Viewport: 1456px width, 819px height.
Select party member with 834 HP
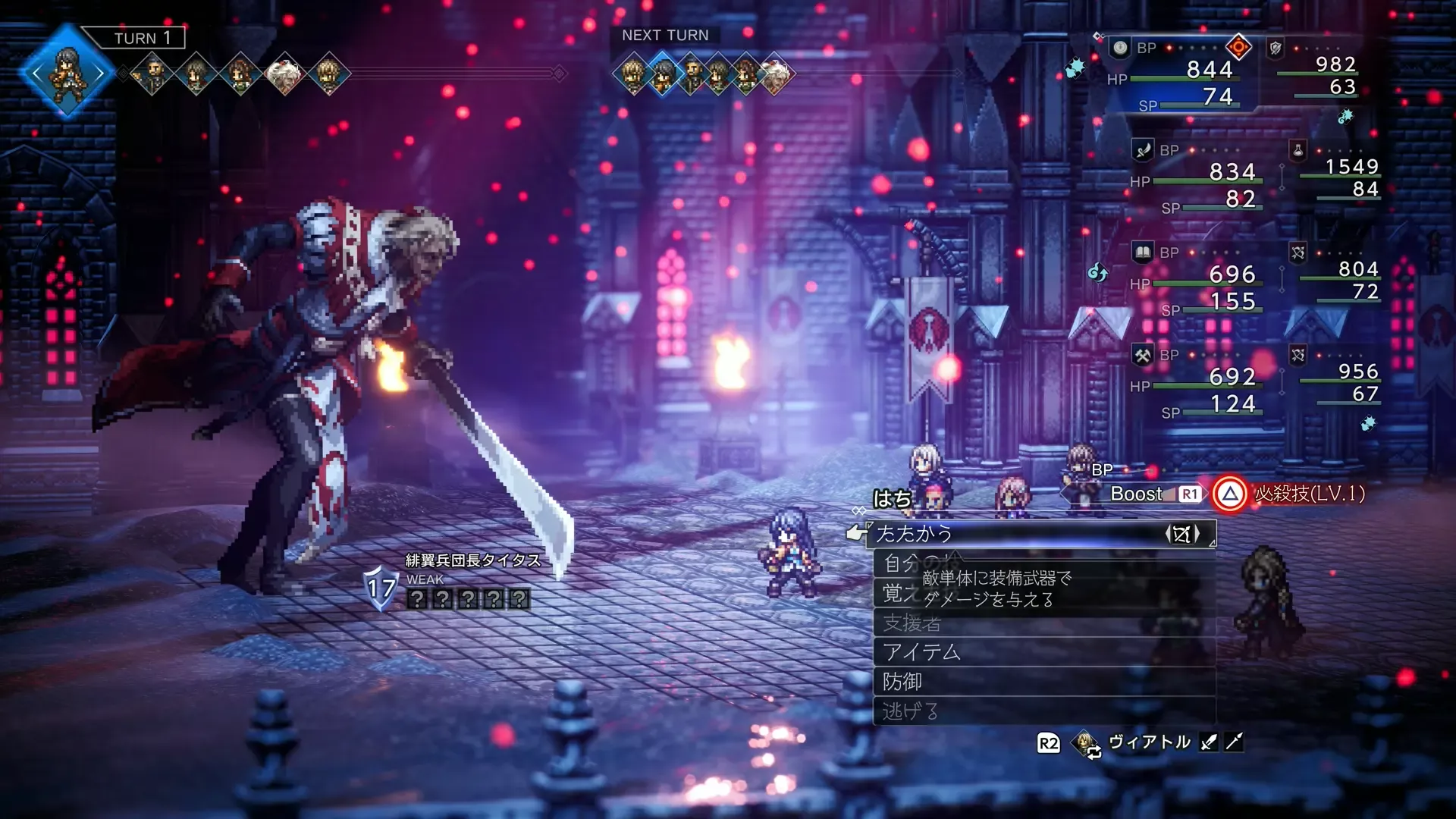point(1232,172)
